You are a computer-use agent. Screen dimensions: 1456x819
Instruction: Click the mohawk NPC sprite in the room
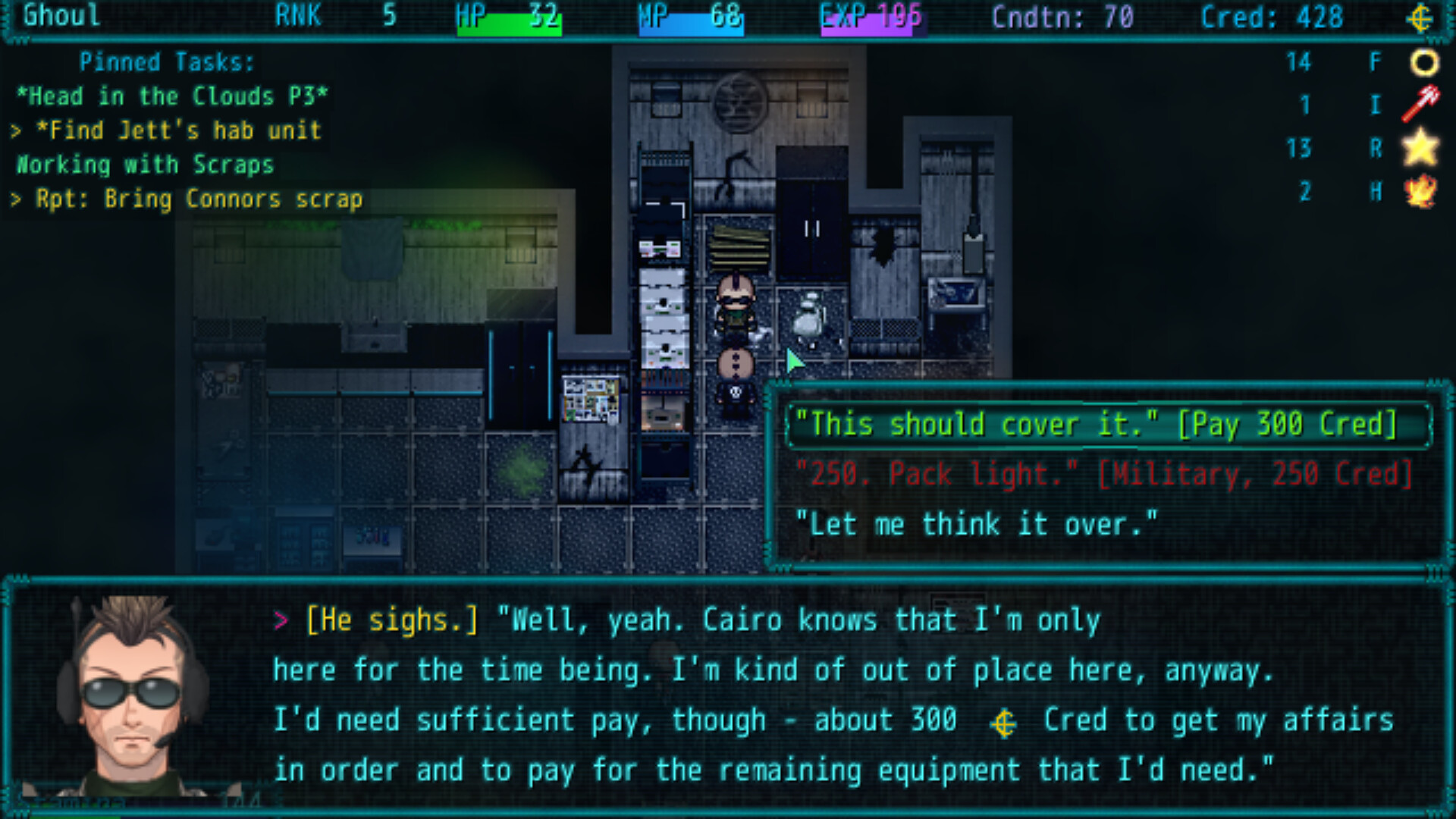pos(737,303)
